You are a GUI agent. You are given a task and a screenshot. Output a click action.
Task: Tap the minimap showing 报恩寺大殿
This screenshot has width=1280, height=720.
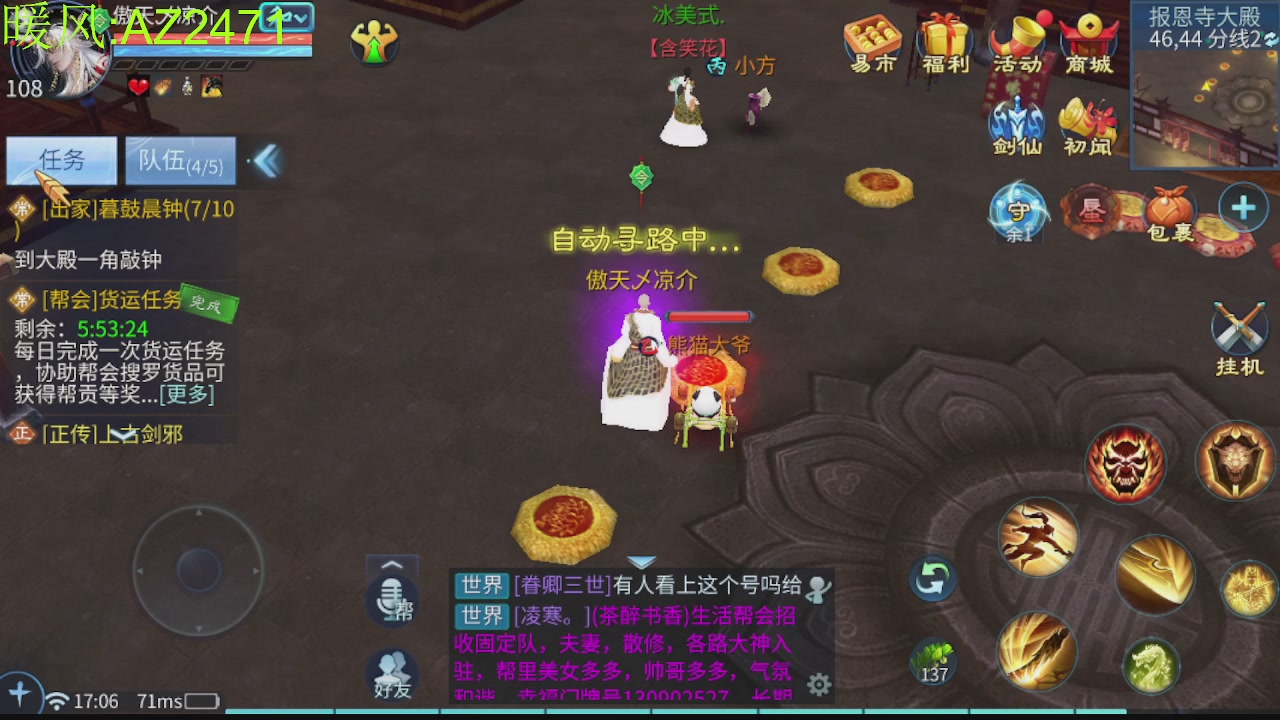pyautogui.click(x=1204, y=90)
